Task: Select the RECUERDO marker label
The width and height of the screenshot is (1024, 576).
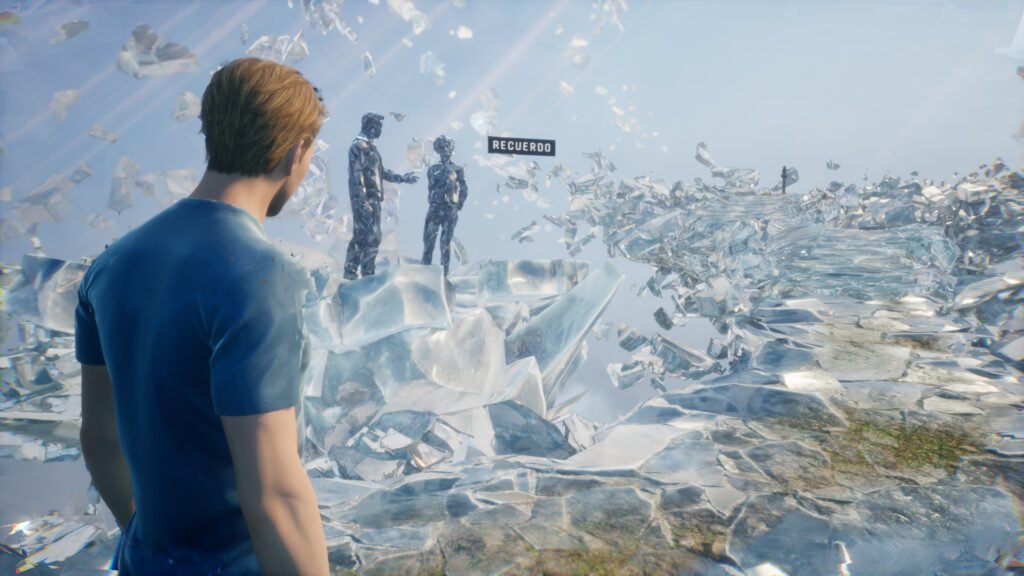Action: point(521,146)
